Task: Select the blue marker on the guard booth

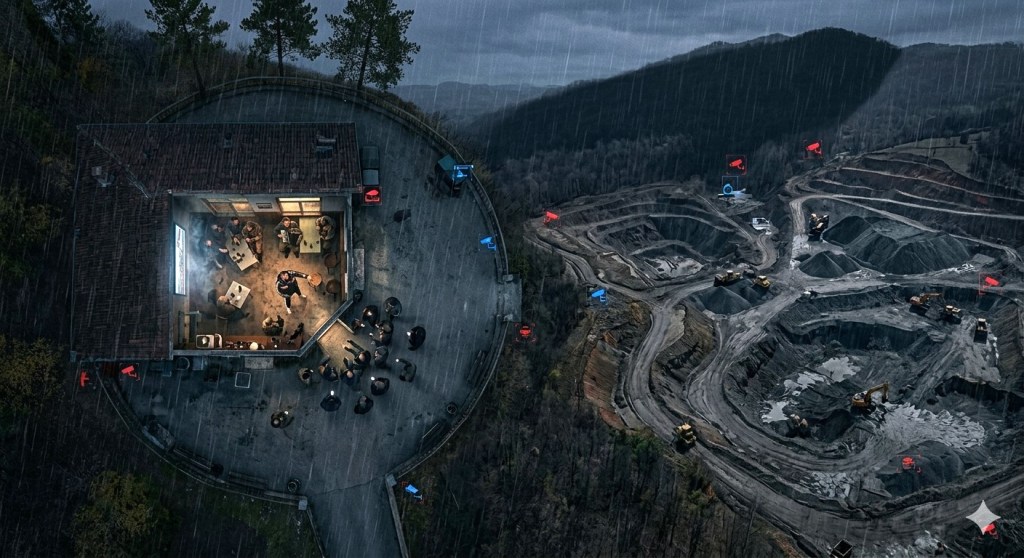Action: tap(461, 172)
